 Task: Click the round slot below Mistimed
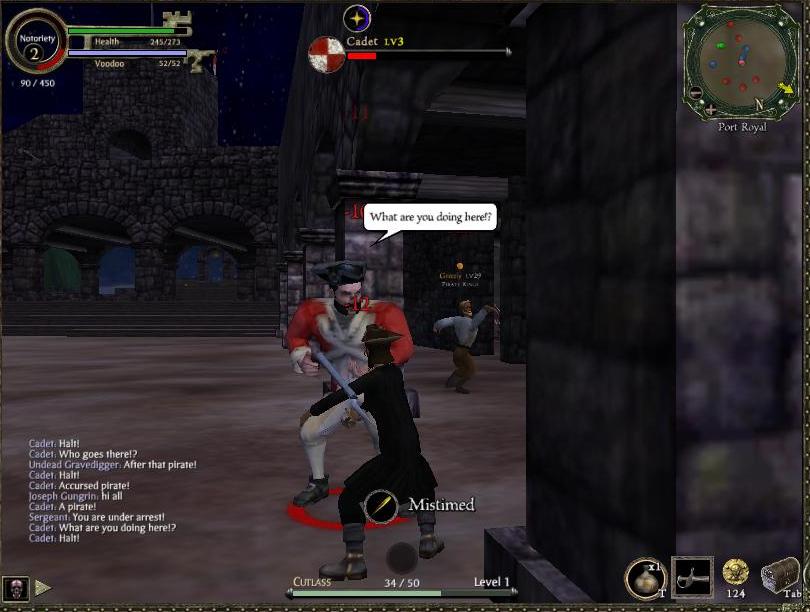[x=402, y=558]
